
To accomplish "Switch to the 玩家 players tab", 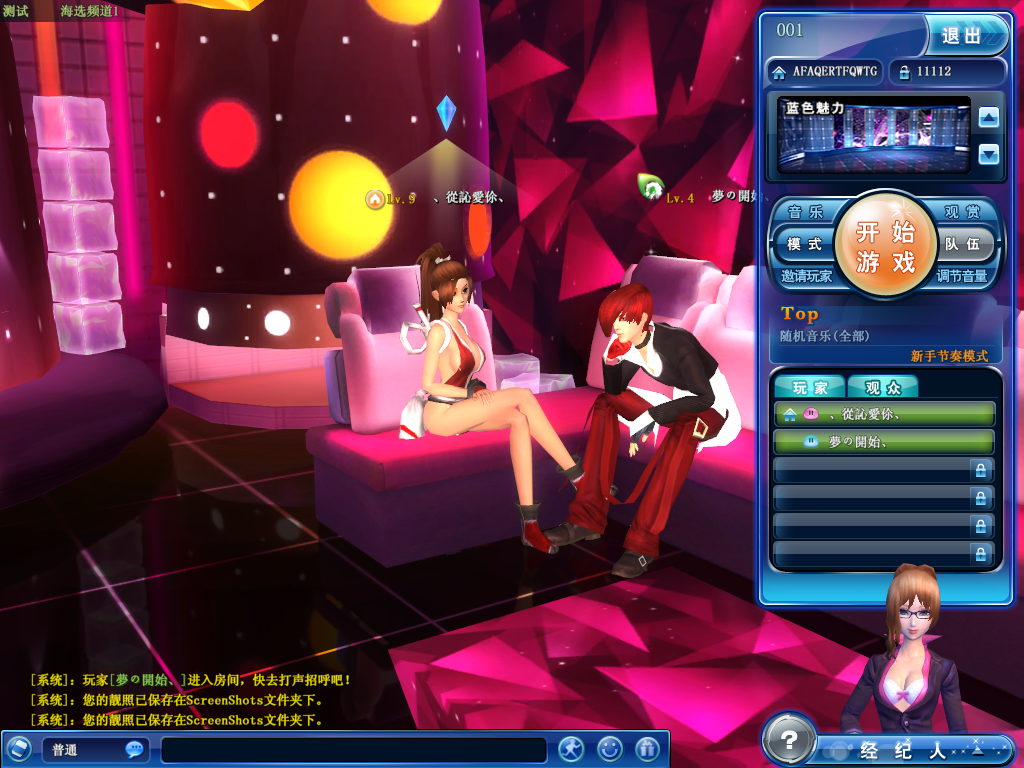I will coord(810,387).
